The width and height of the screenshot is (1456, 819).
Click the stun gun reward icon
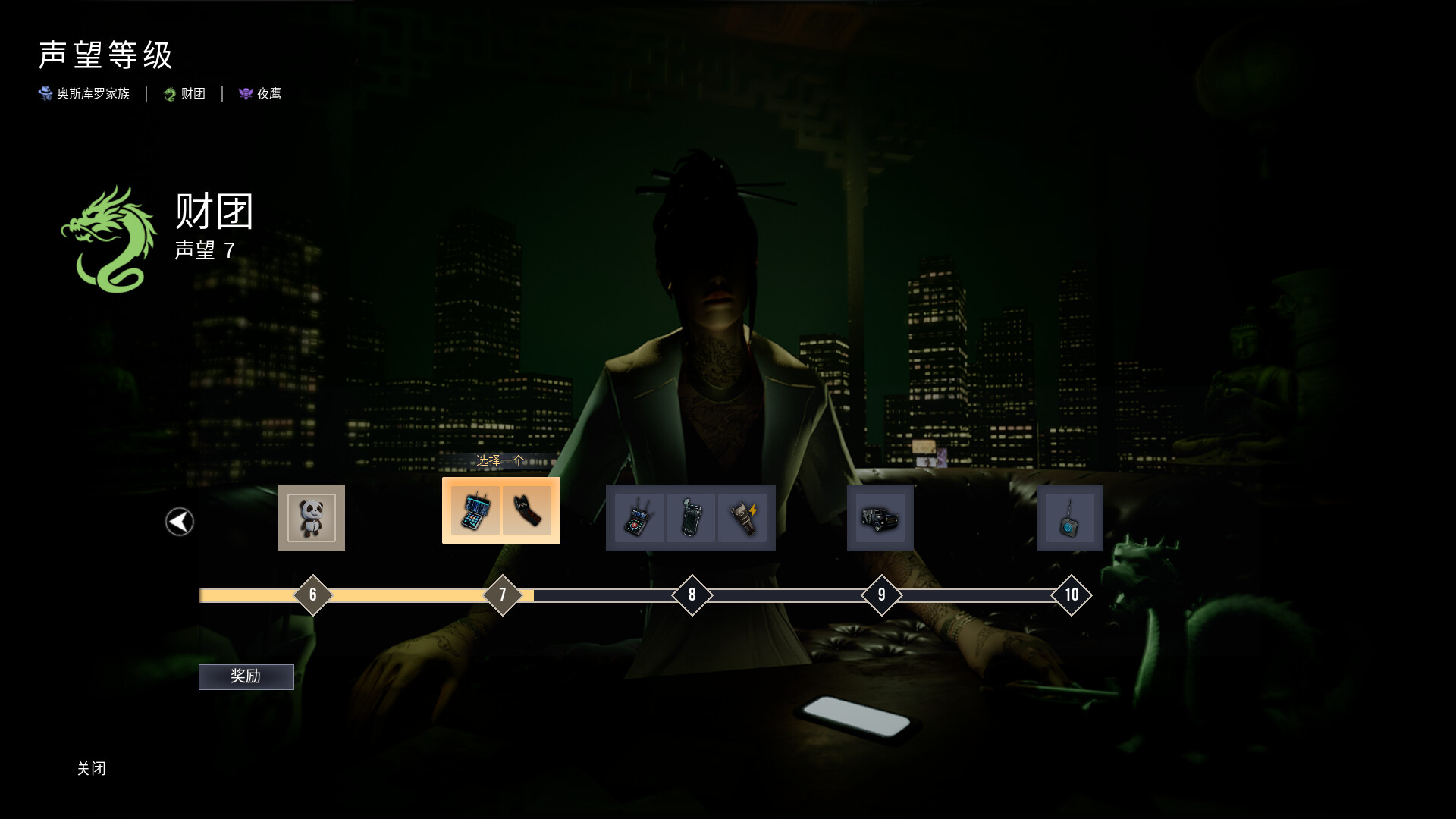(744, 518)
